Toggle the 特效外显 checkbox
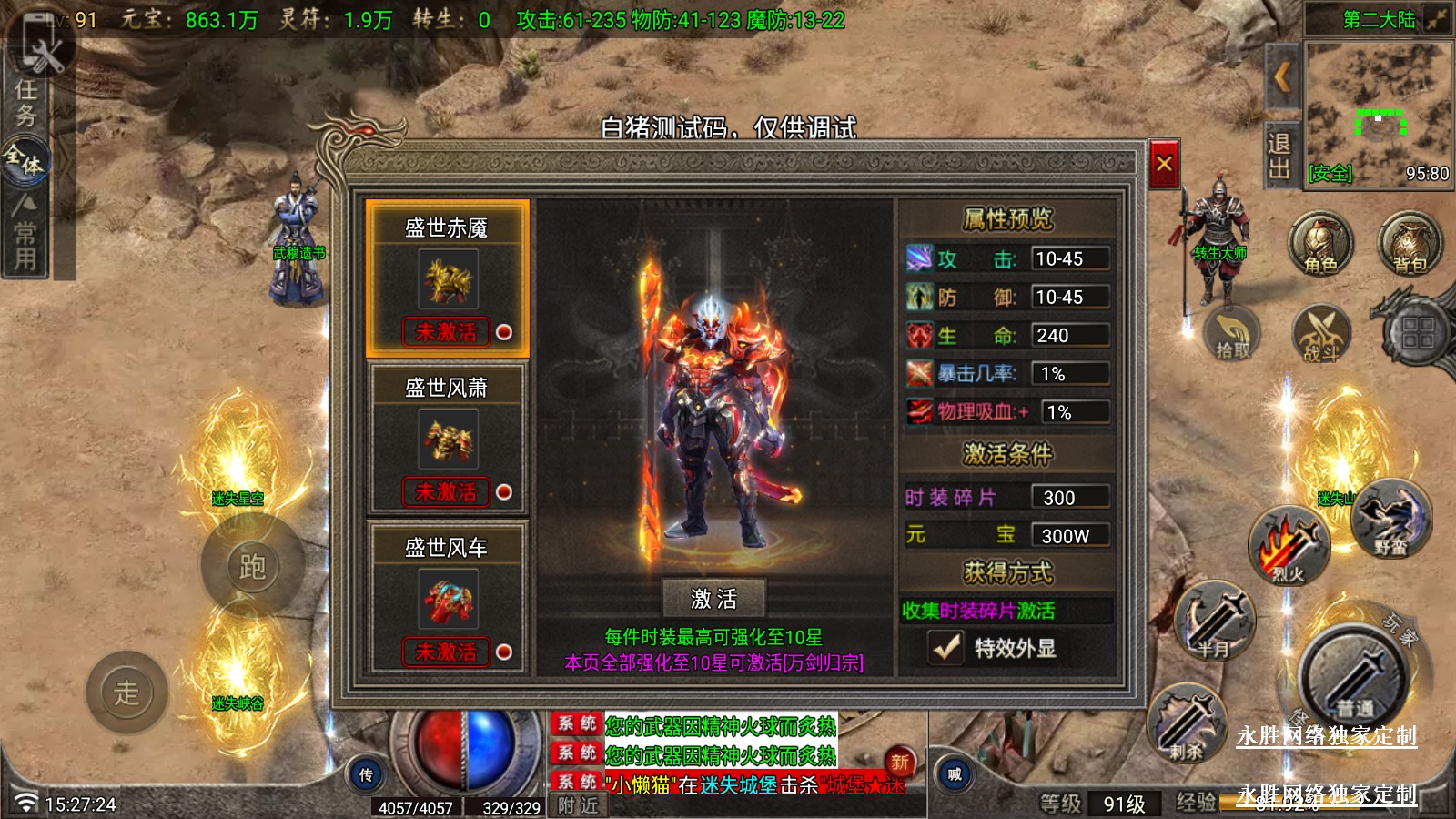Image resolution: width=1456 pixels, height=819 pixels. pos(946,648)
